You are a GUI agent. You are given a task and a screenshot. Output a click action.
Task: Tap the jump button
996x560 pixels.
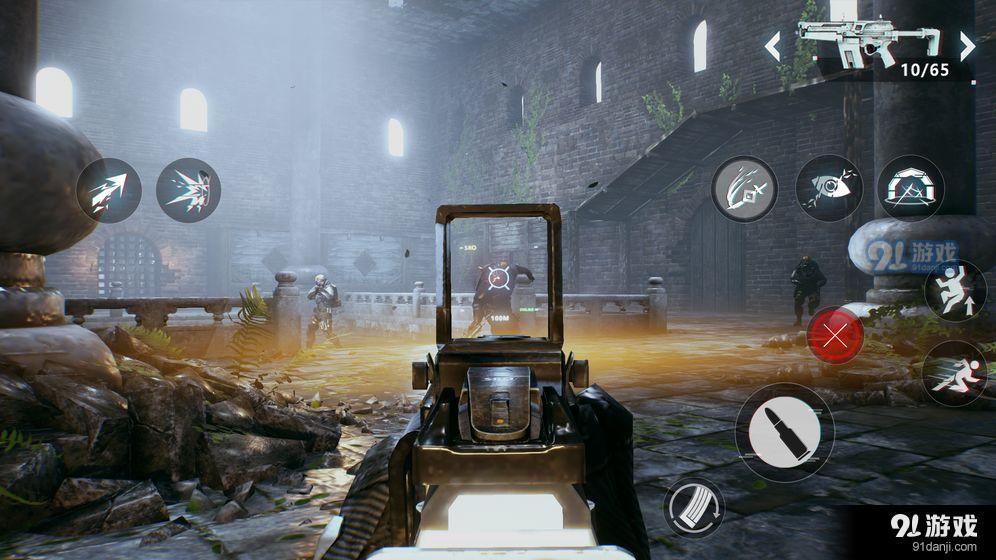(x=955, y=291)
